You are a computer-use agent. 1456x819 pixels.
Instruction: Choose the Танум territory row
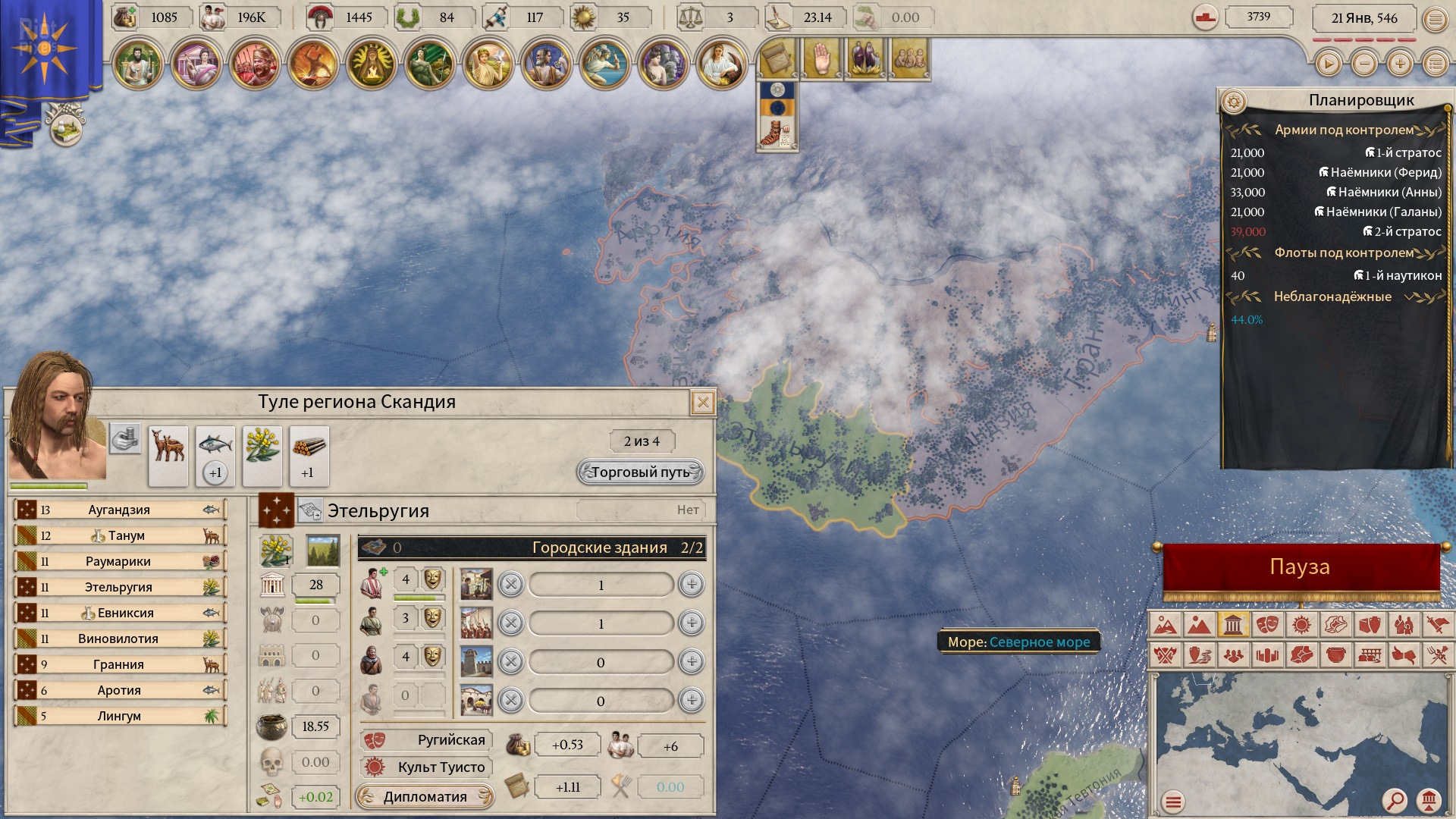(x=119, y=535)
